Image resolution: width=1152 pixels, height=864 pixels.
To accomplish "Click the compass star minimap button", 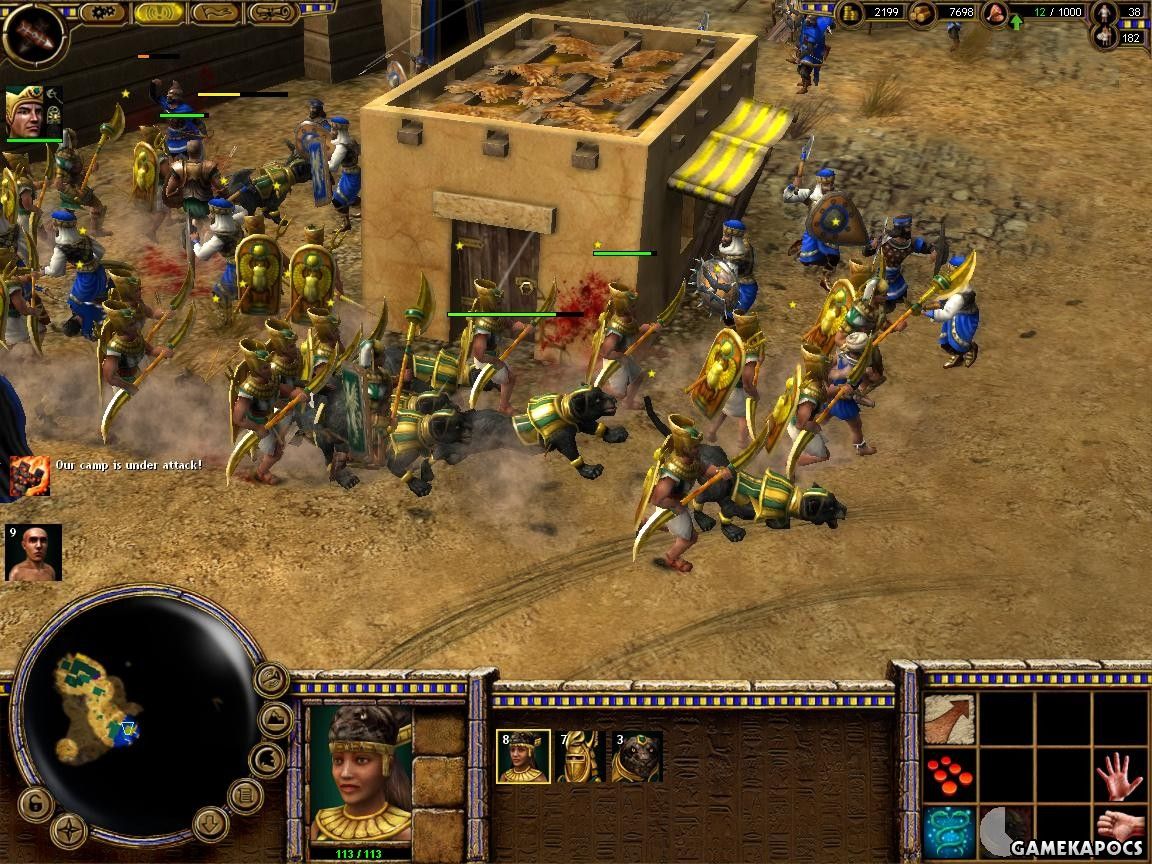I will (69, 830).
